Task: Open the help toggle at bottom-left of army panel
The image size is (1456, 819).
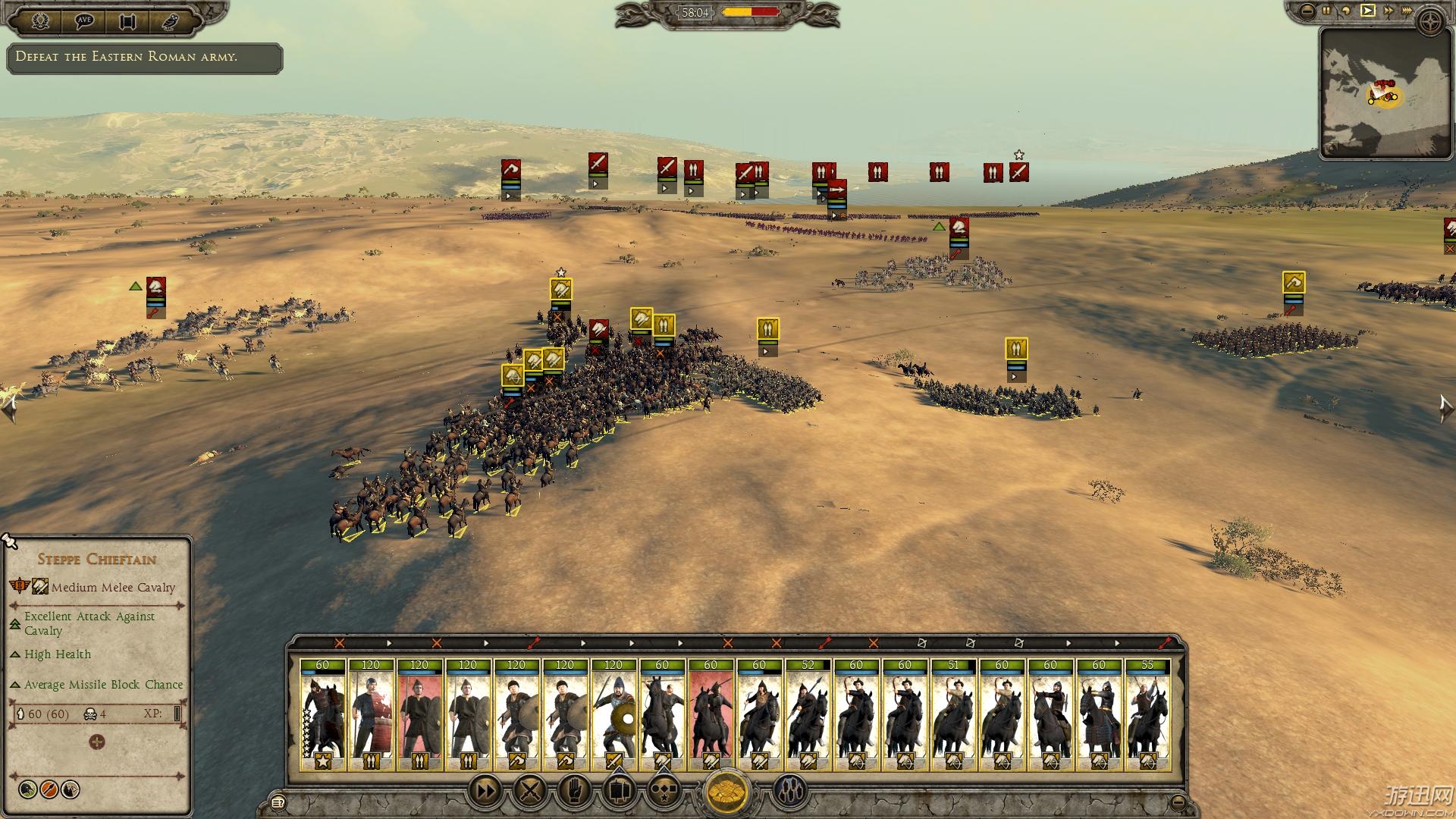Action: (278, 802)
